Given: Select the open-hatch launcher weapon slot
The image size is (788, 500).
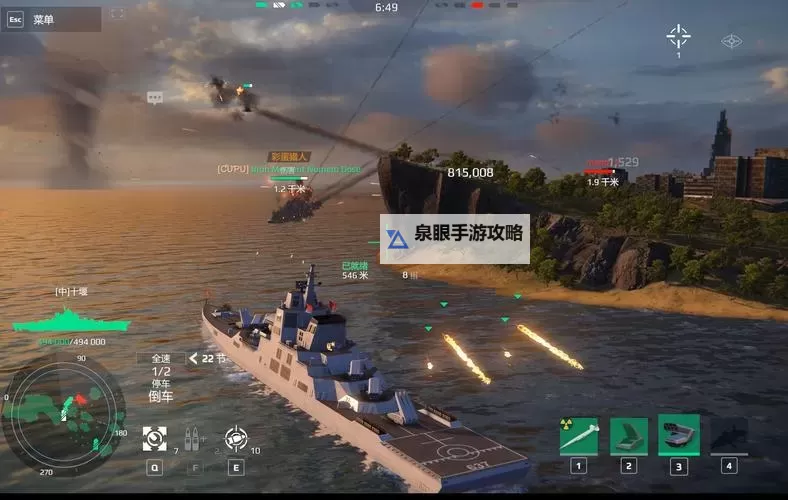Looking at the screenshot, I should (x=629, y=437).
